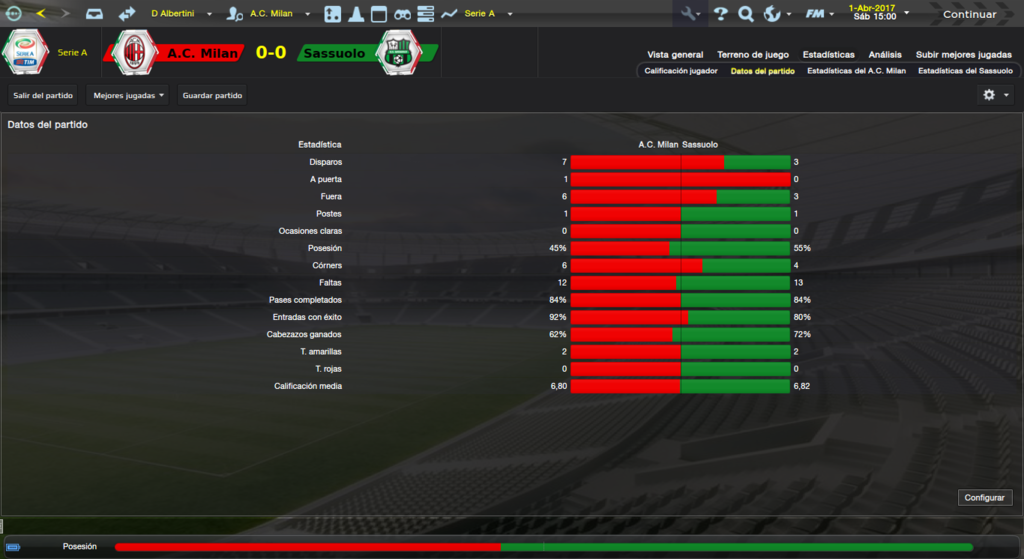Open the question mark help icon
Screen dimensions: 1024x559
coord(720,14)
